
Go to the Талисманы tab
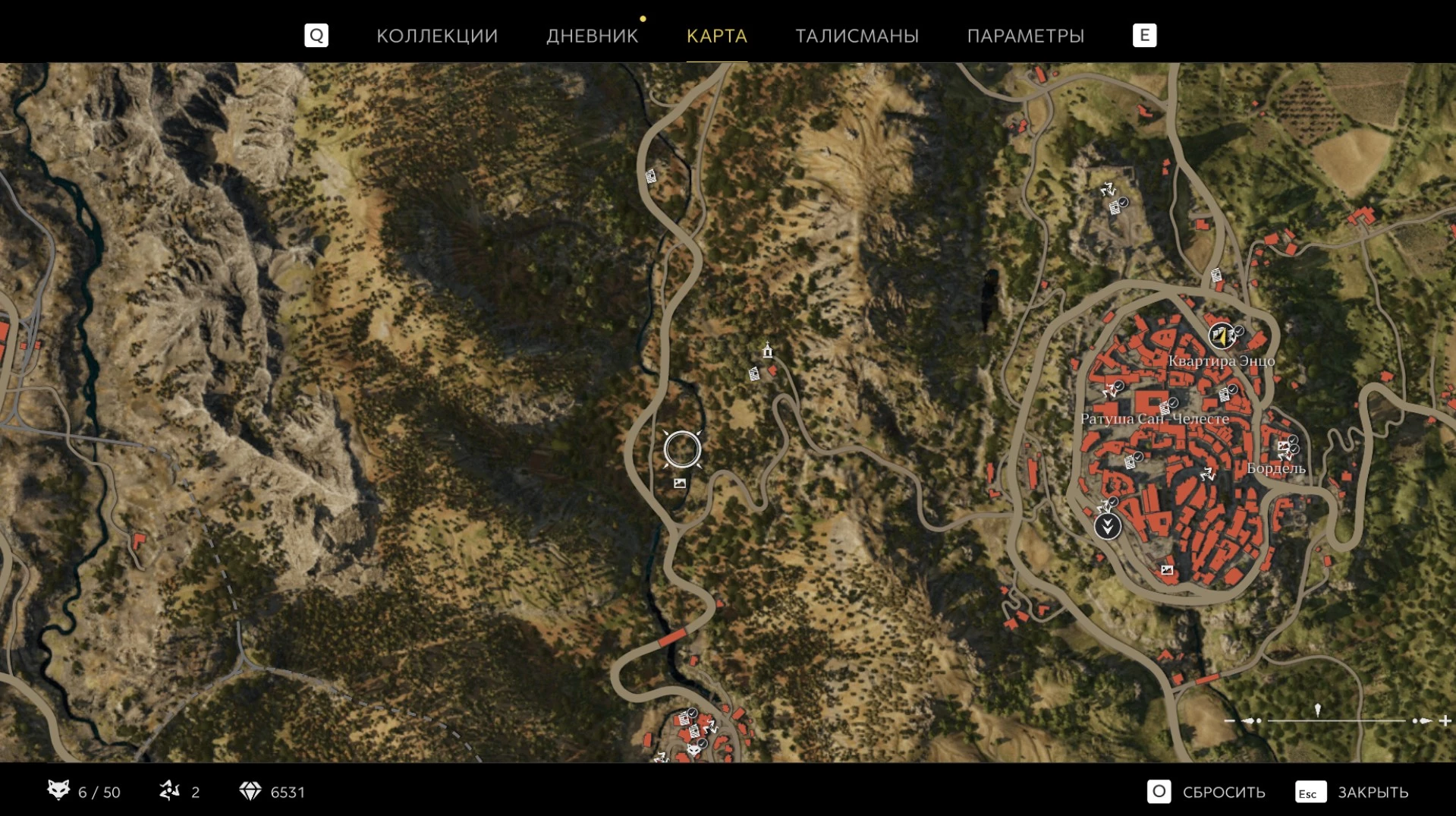click(857, 36)
